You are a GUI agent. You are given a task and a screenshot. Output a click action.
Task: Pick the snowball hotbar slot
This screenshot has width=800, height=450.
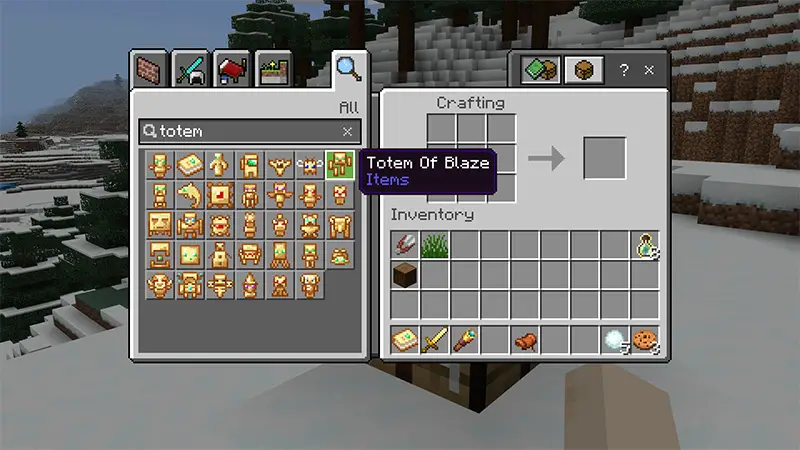tap(615, 340)
